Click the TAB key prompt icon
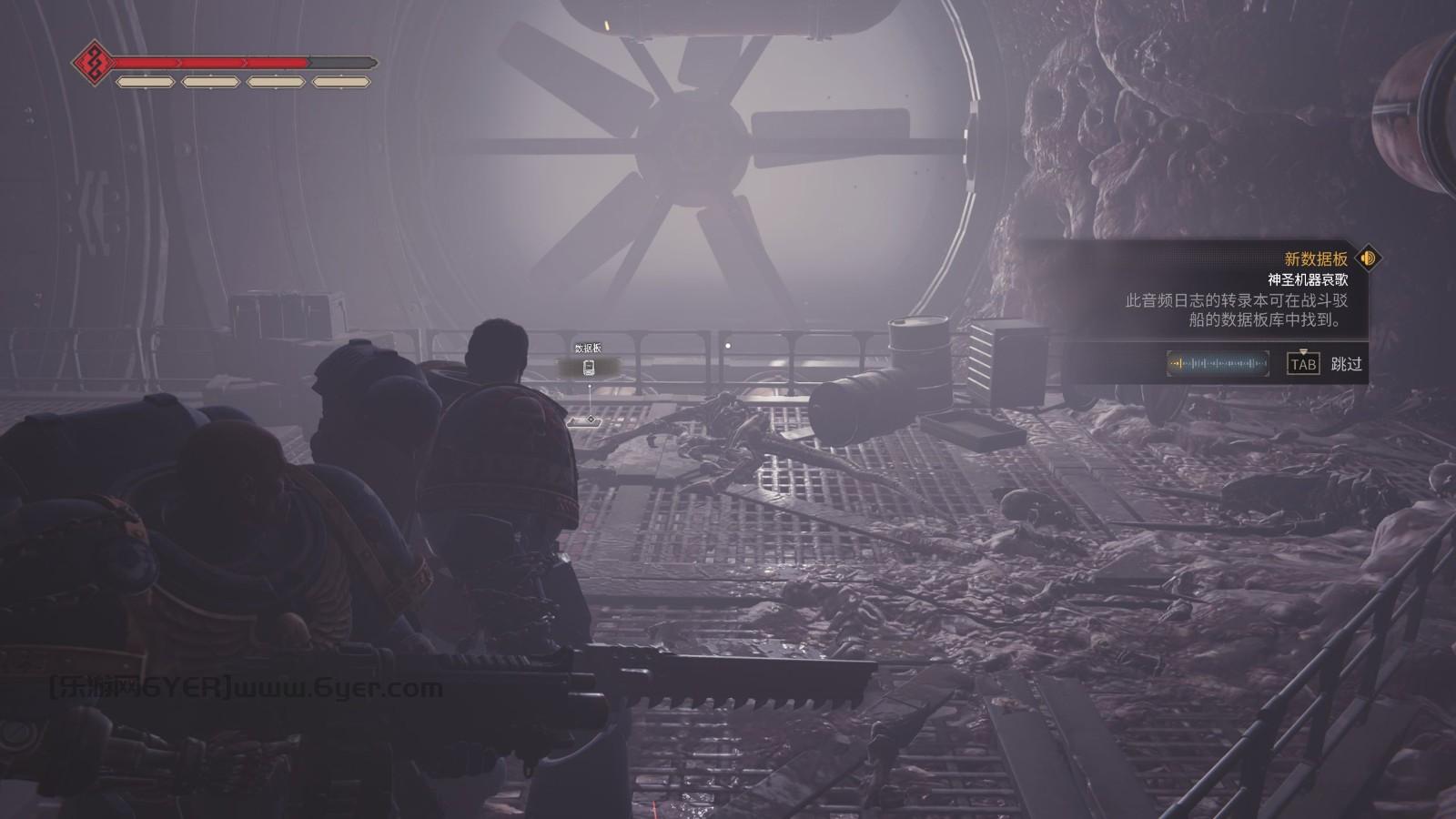This screenshot has height=819, width=1456. point(1301,365)
